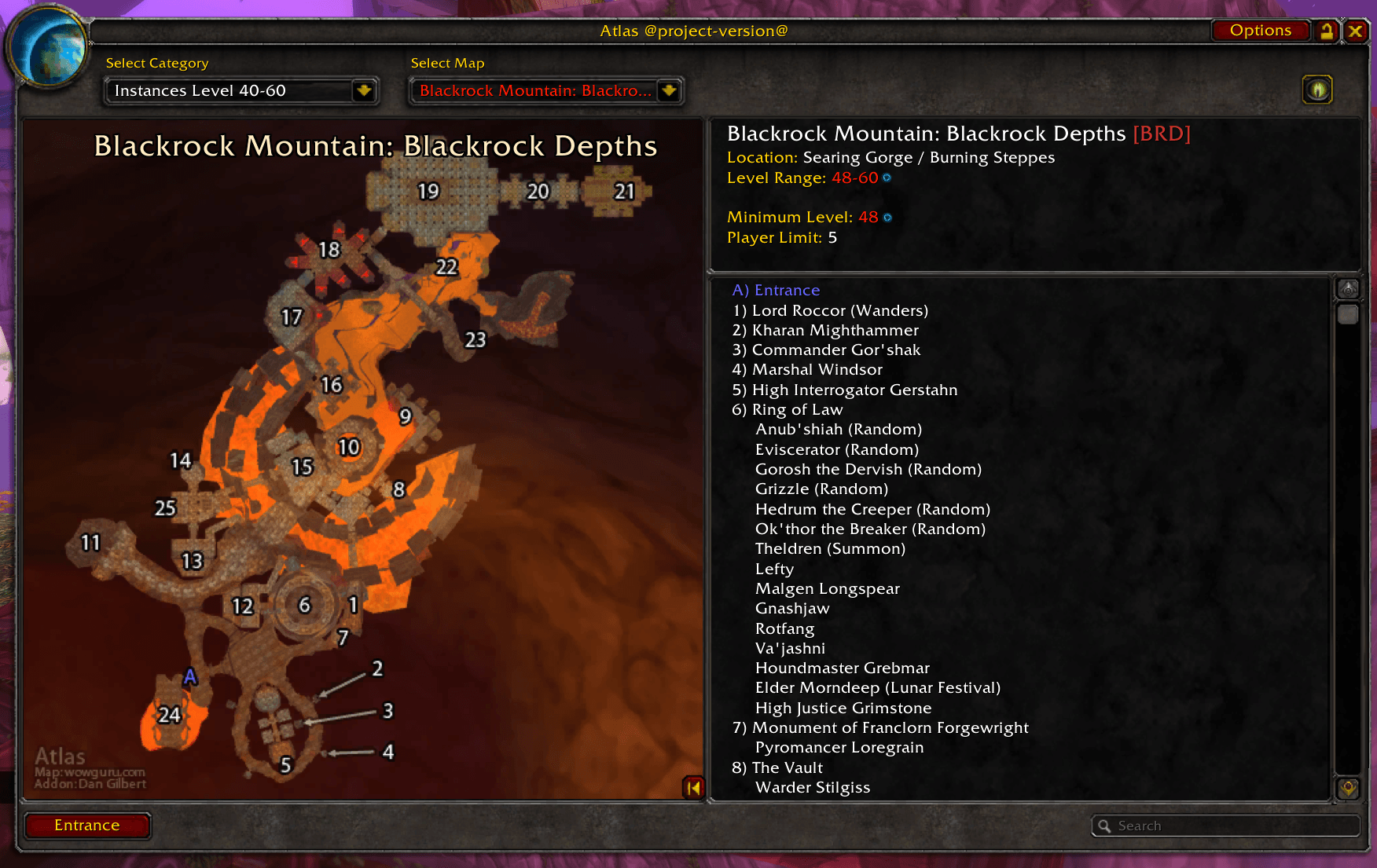The width and height of the screenshot is (1377, 868).
Task: Toggle the Atlas window lock icon
Action: pyautogui.click(x=1327, y=31)
